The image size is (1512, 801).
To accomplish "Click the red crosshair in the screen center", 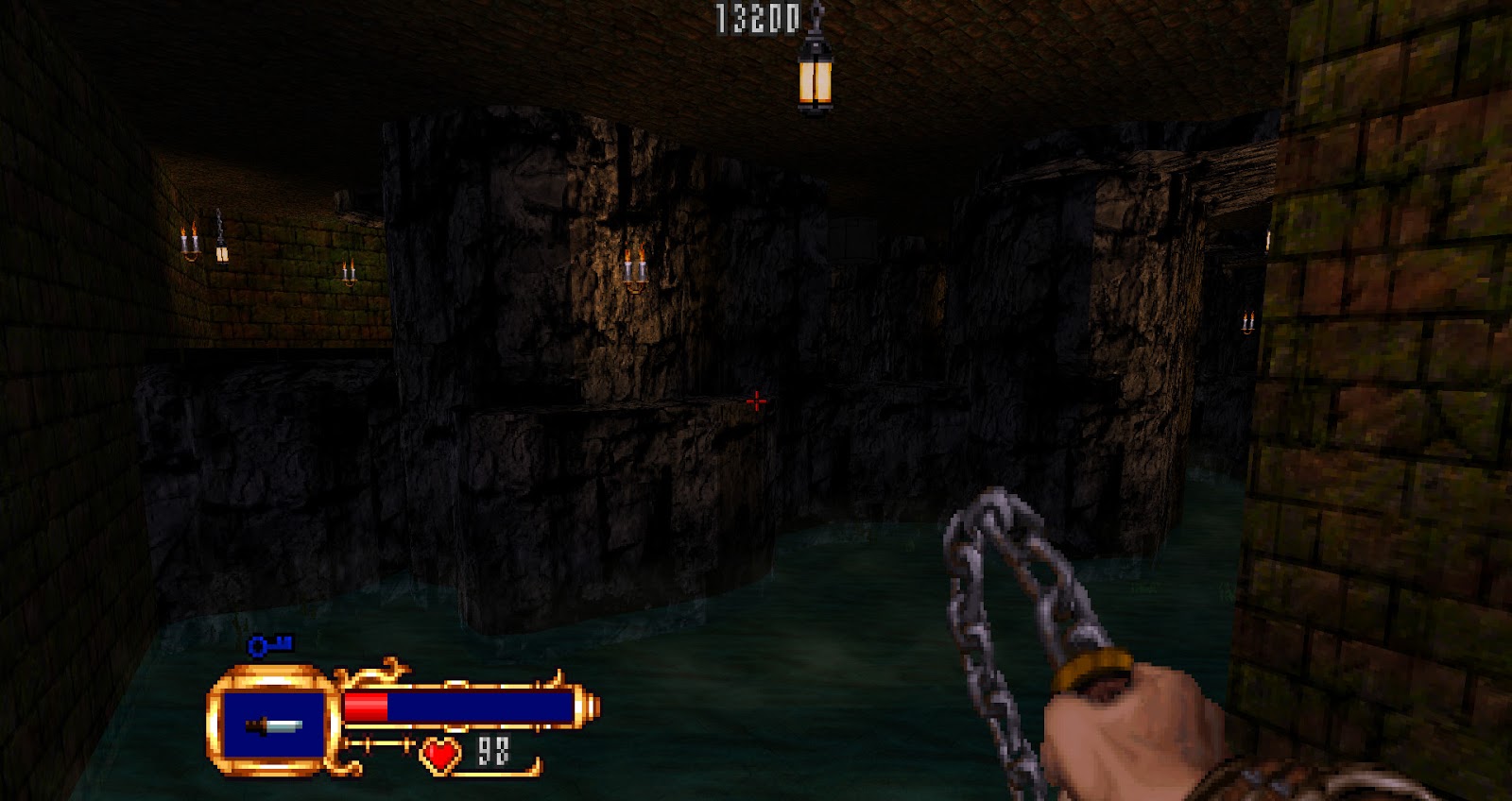I will click(x=755, y=400).
